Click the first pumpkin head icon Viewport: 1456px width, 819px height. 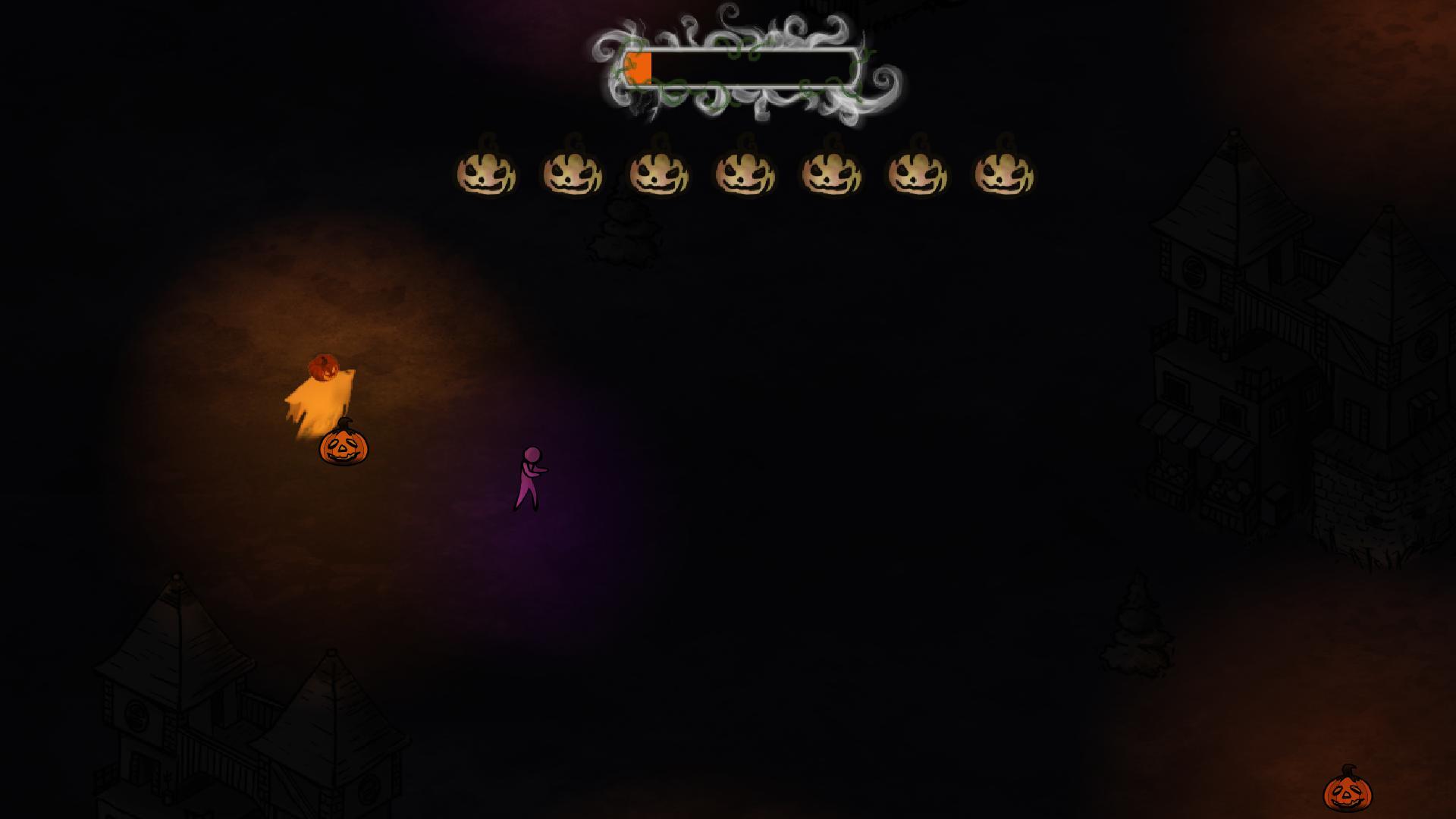(x=488, y=173)
